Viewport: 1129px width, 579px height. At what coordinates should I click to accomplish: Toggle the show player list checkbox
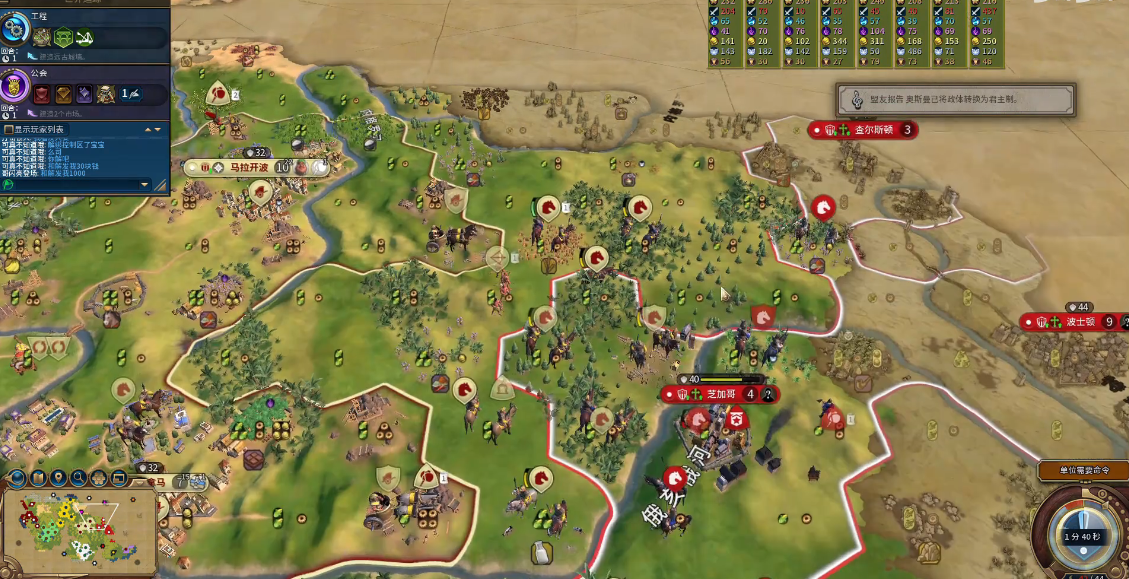point(9,129)
